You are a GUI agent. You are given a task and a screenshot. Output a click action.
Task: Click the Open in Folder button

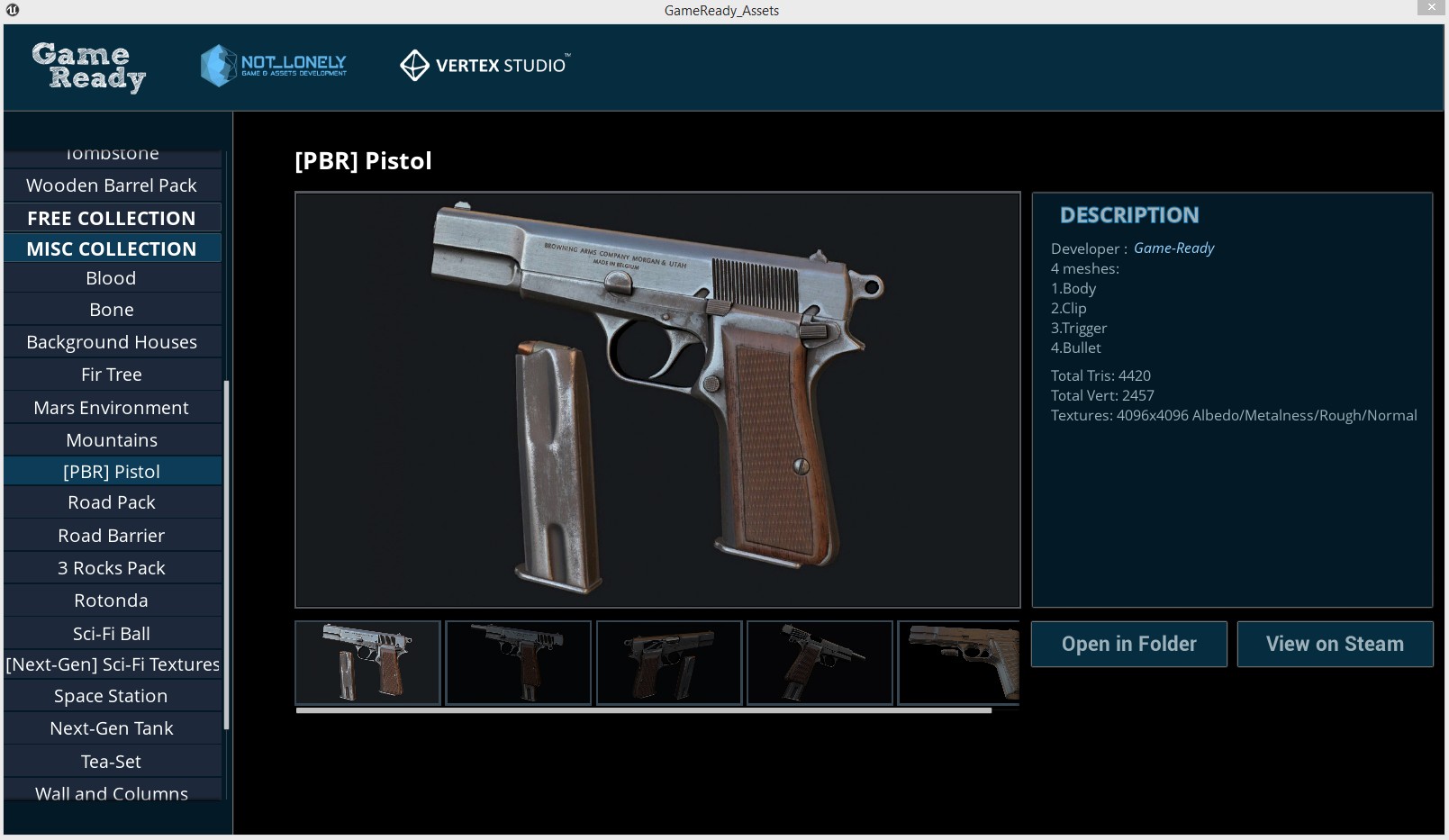pos(1128,644)
